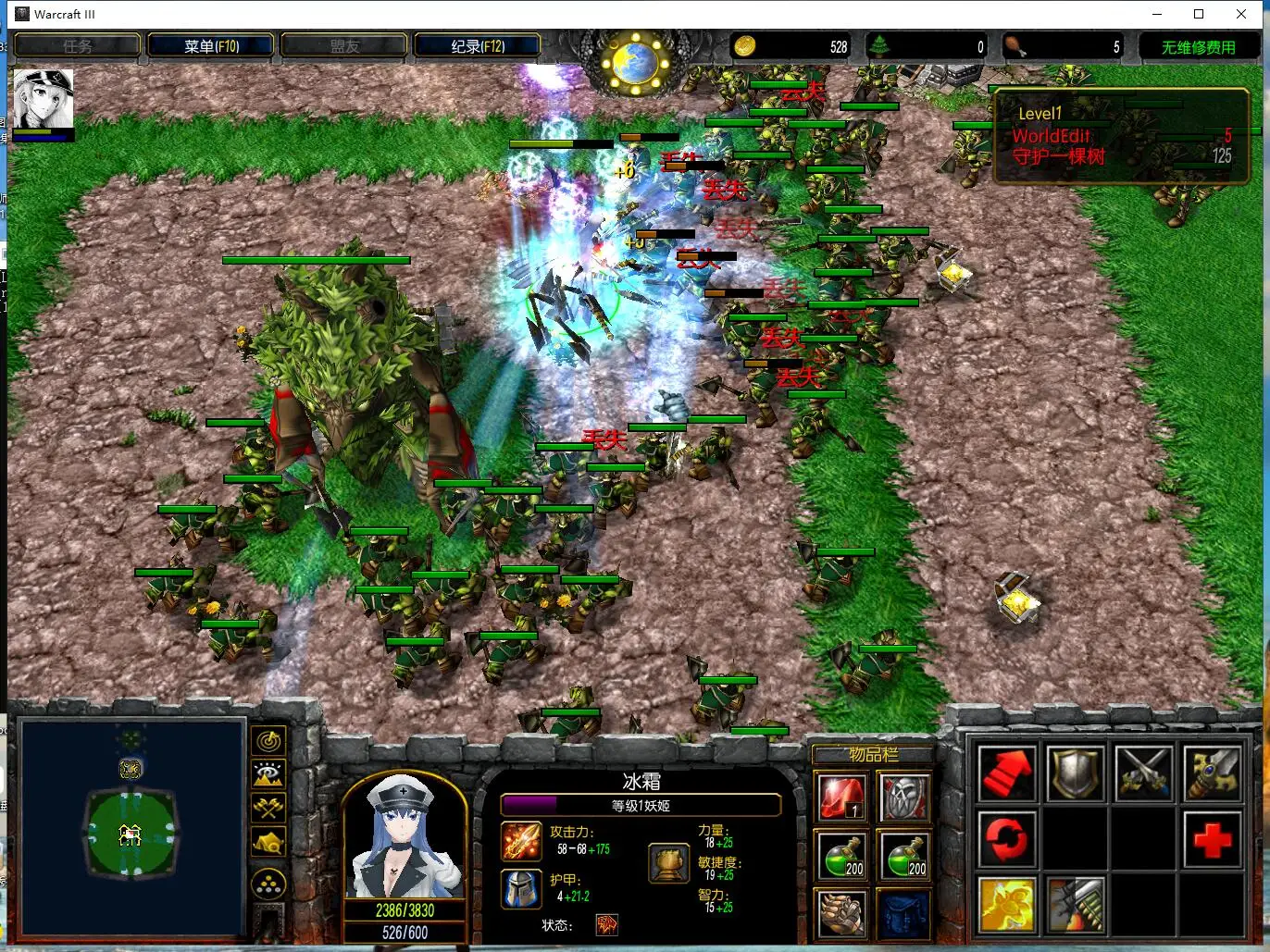Screen dimensions: 1270x952
Task: Cast the yellow glowing ability
Action: click(1007, 905)
